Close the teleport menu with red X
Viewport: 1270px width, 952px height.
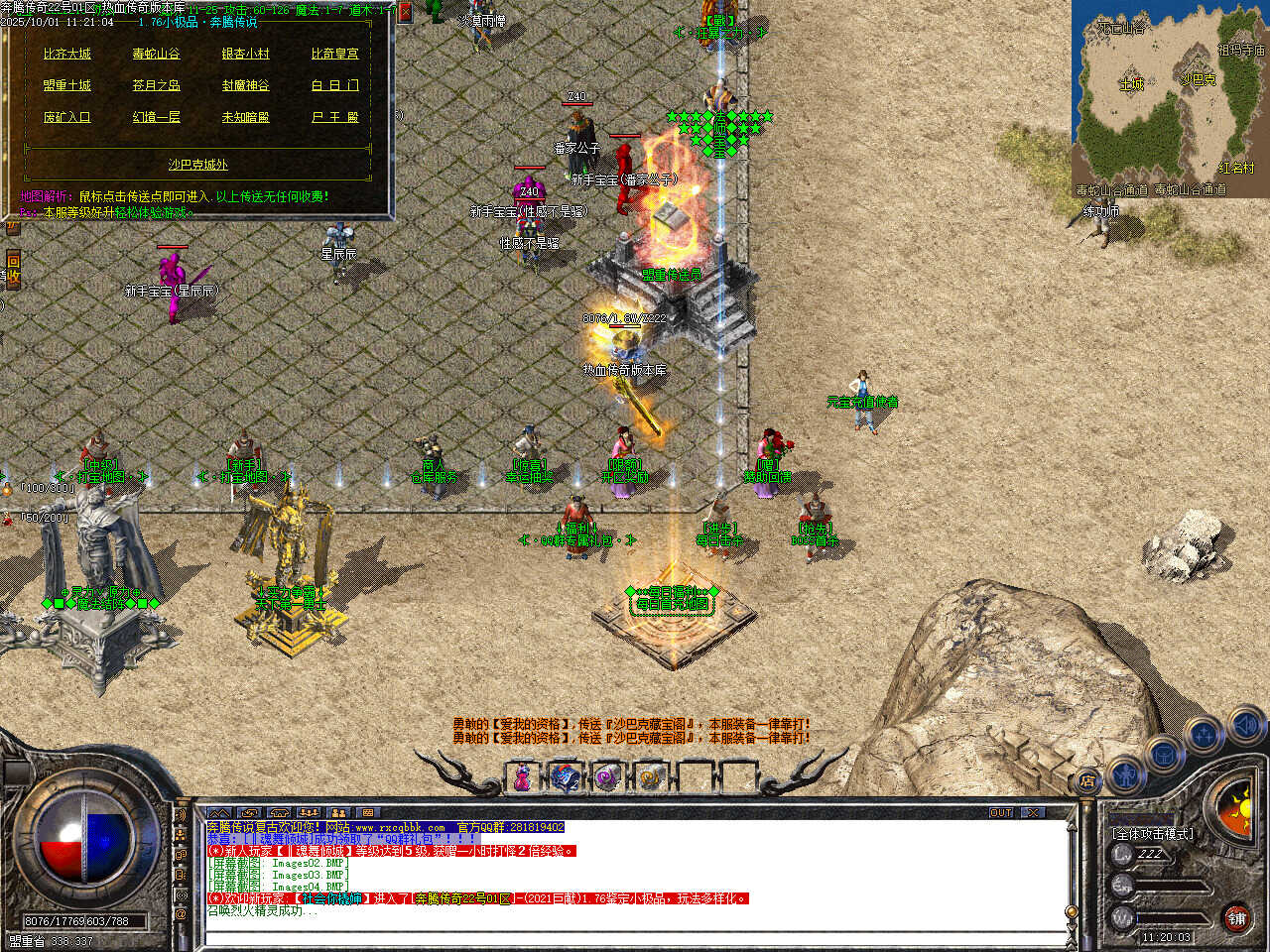[404, 12]
